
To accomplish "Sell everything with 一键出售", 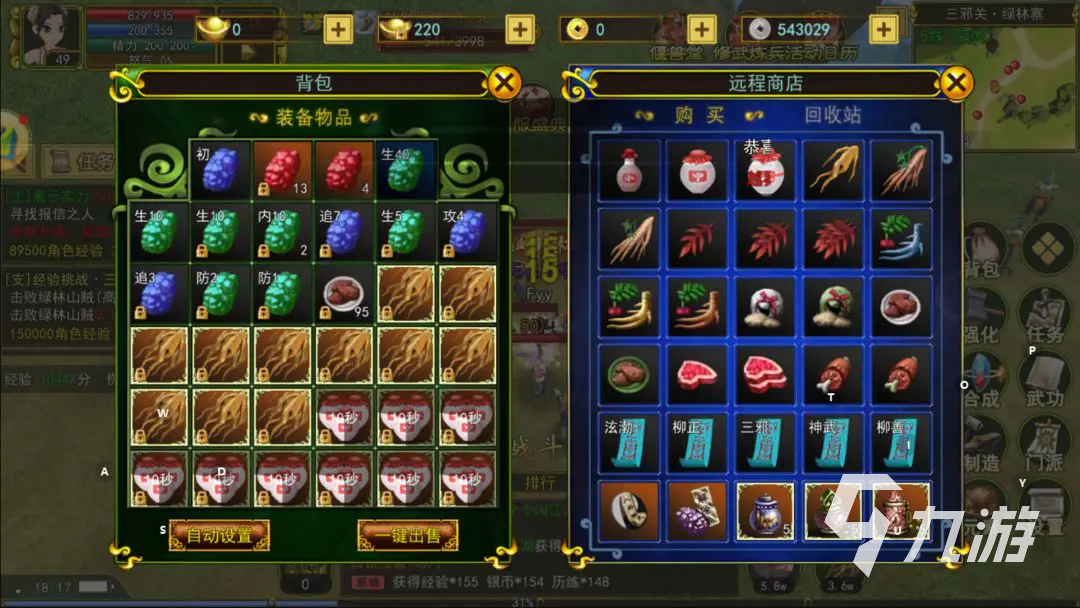I will coord(408,535).
